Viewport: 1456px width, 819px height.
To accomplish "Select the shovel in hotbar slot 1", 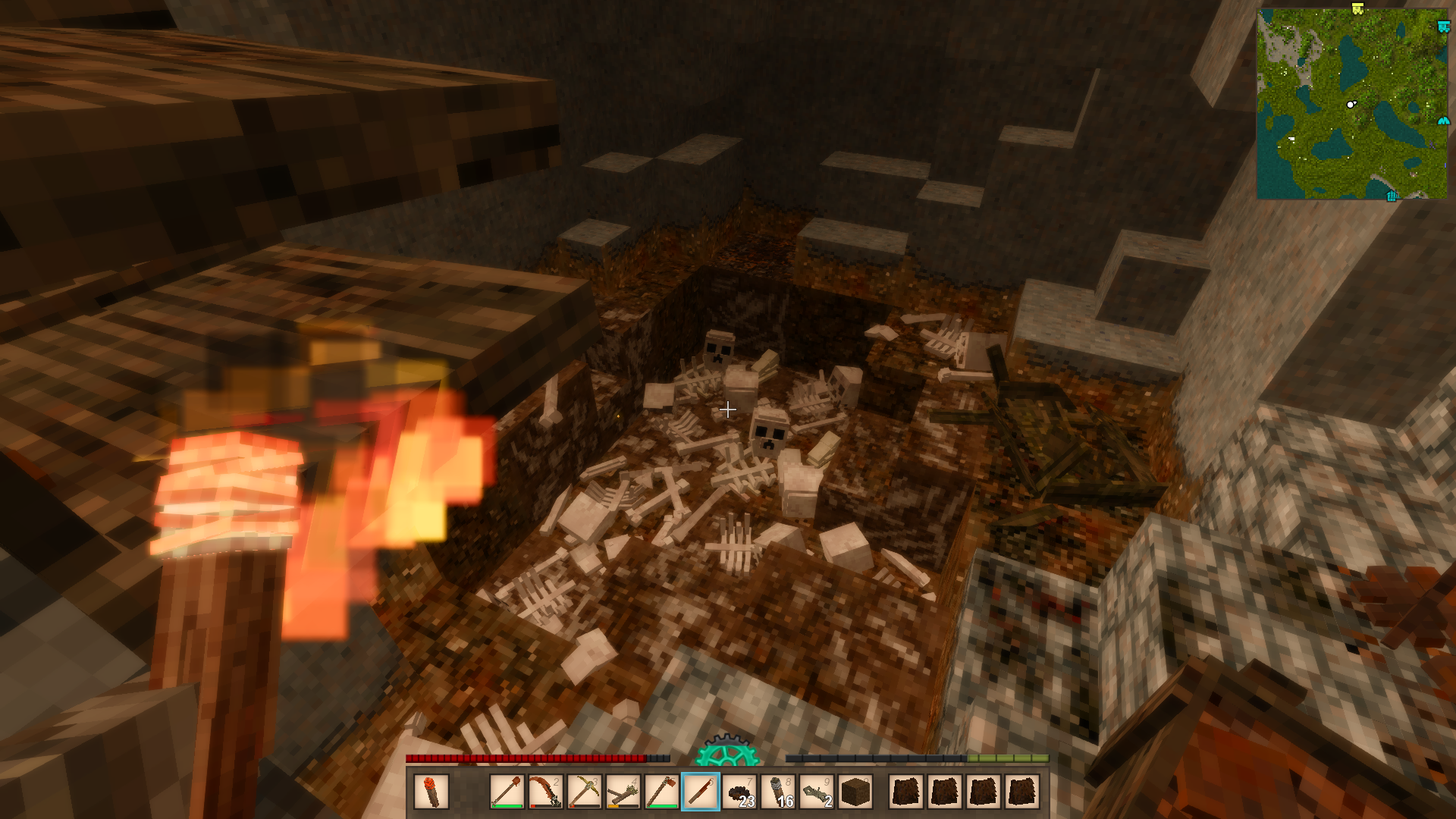I will [507, 792].
